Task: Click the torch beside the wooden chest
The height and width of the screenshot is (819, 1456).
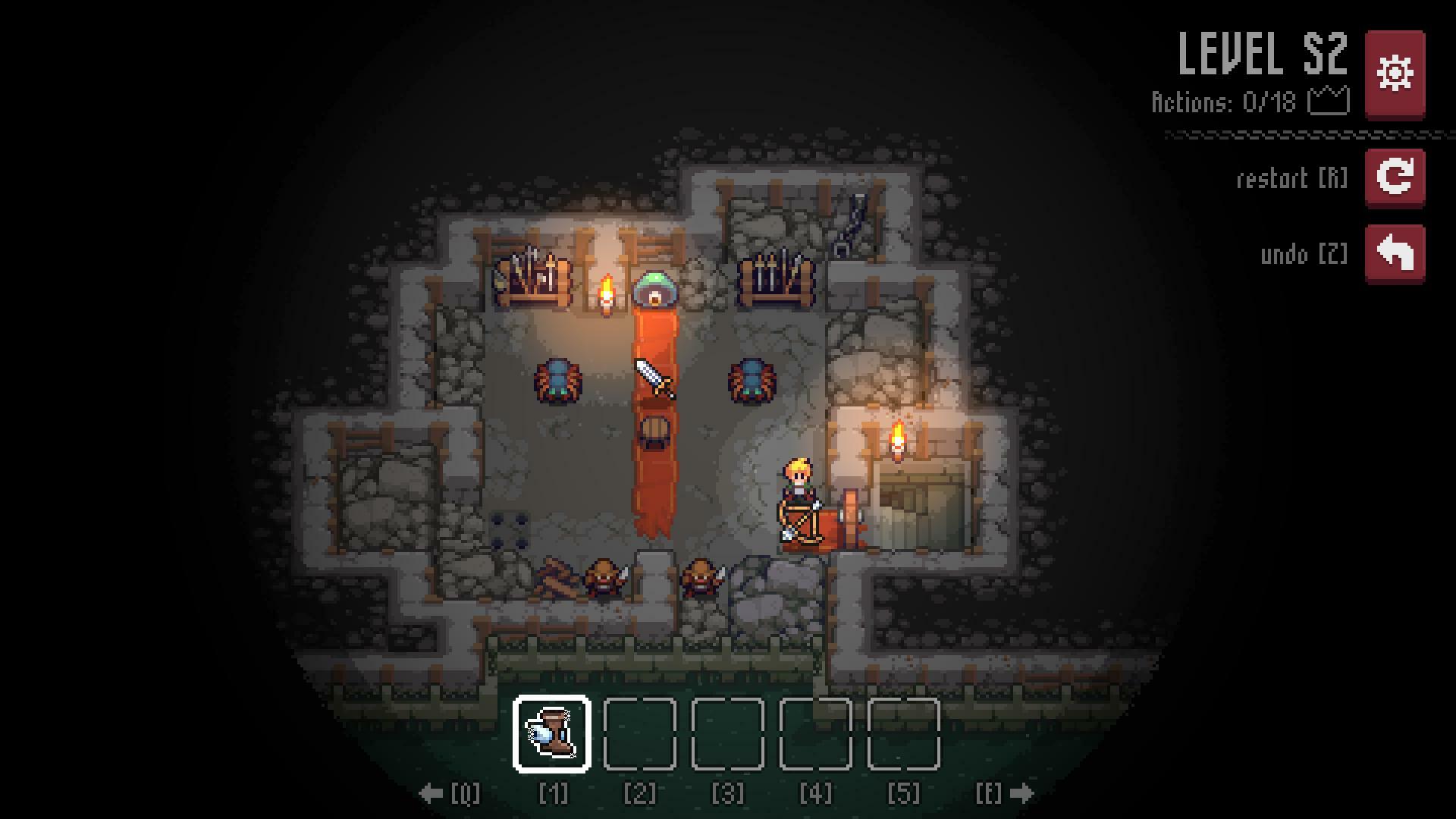Action: [899, 438]
